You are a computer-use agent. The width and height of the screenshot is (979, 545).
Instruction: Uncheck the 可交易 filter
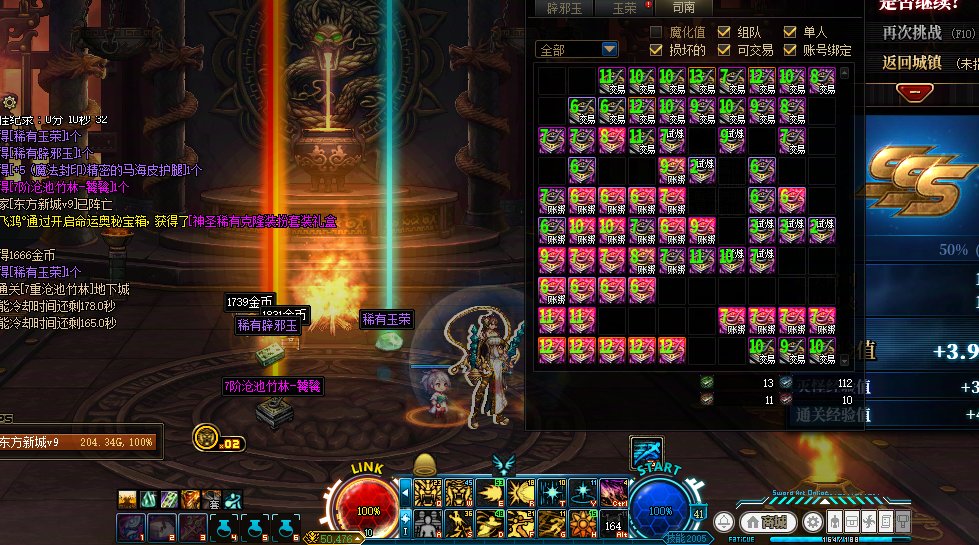(x=724, y=49)
